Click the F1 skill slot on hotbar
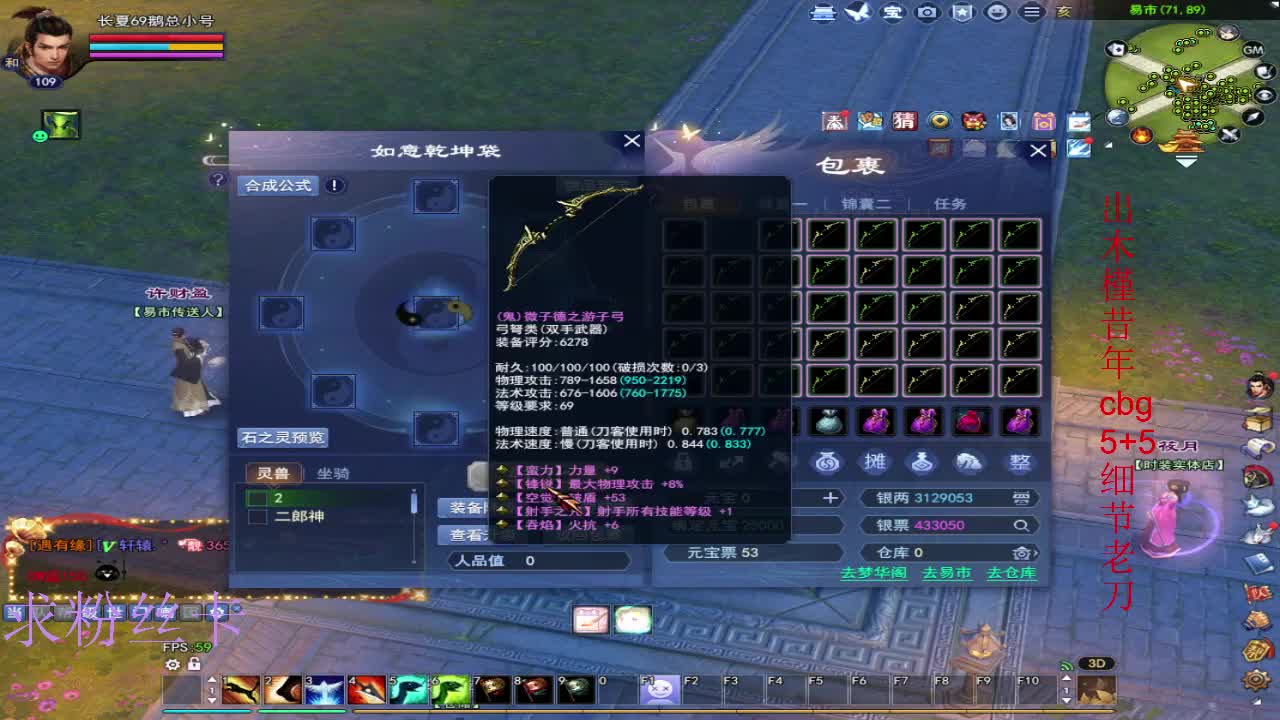1280x720 pixels. click(x=659, y=691)
